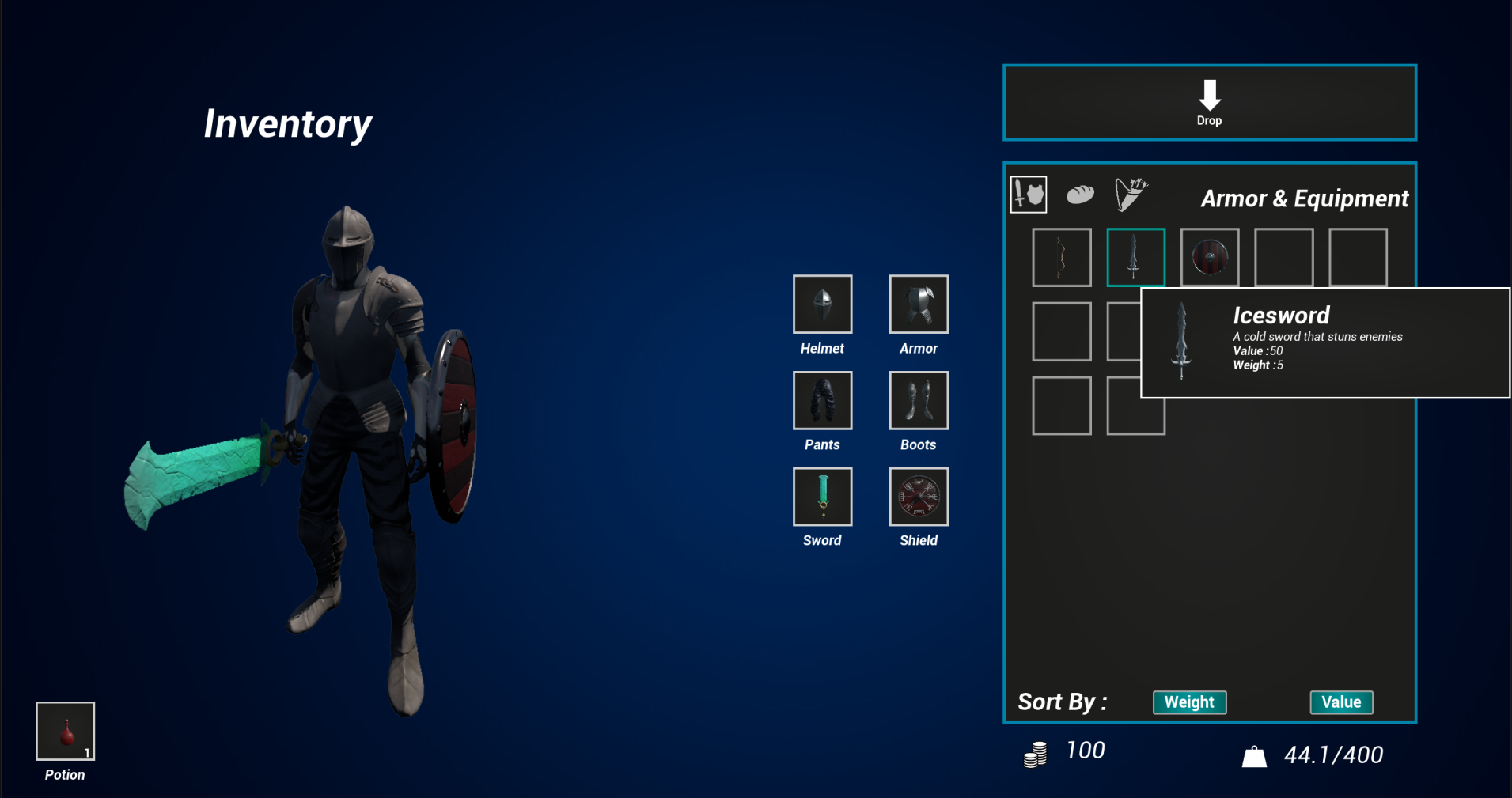Viewport: 1512px width, 798px height.
Task: Click the round shield in the inventory grid
Action: (x=1210, y=256)
